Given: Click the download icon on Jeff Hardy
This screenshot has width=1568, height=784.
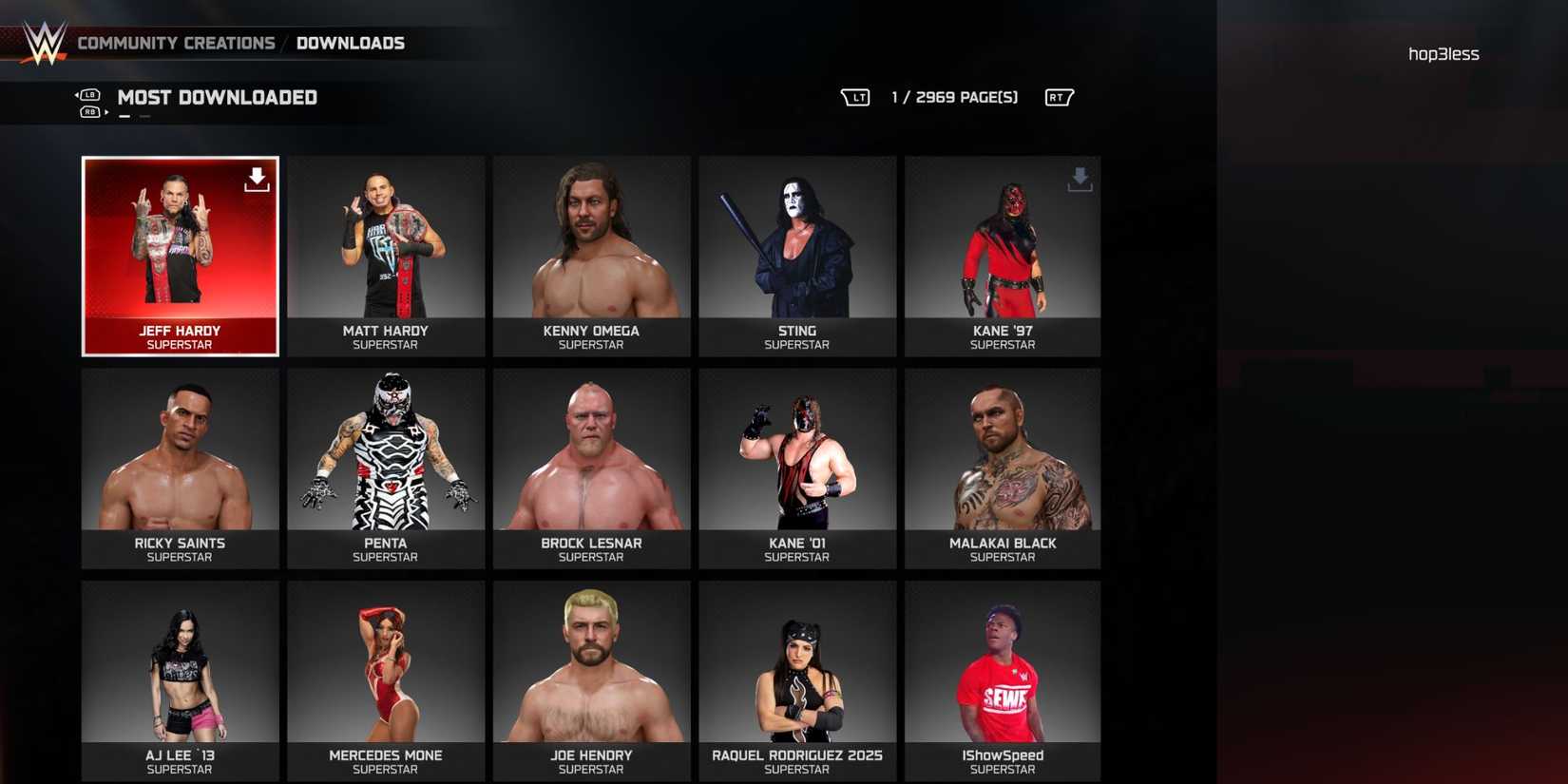Looking at the screenshot, I should [257, 180].
